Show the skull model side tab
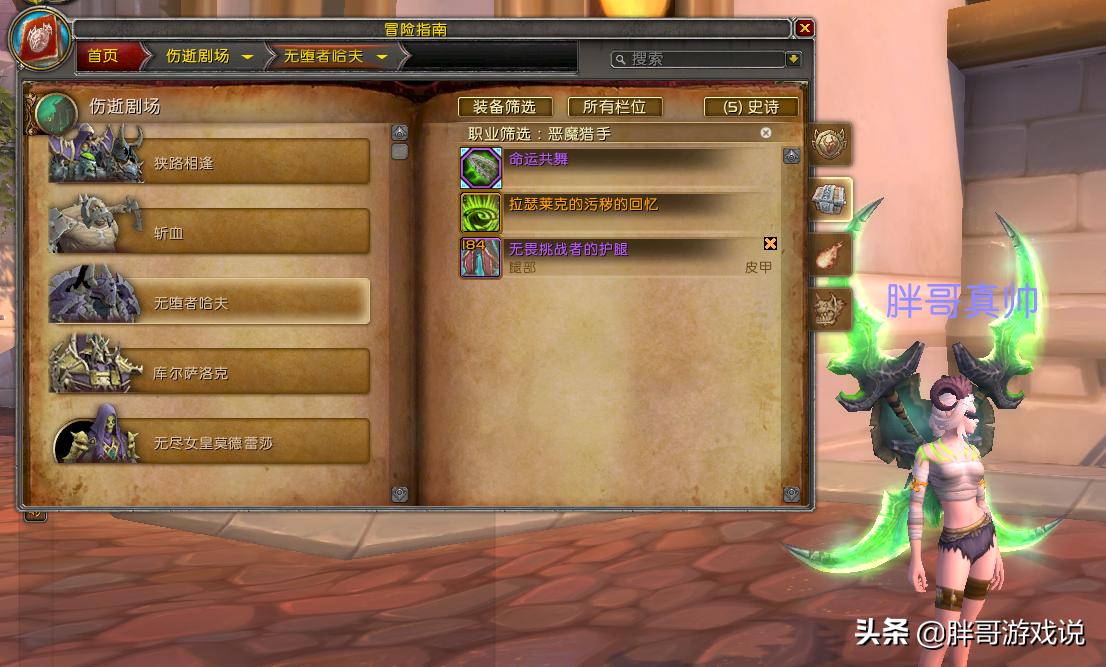Screen dimensions: 1106x667 (830, 309)
